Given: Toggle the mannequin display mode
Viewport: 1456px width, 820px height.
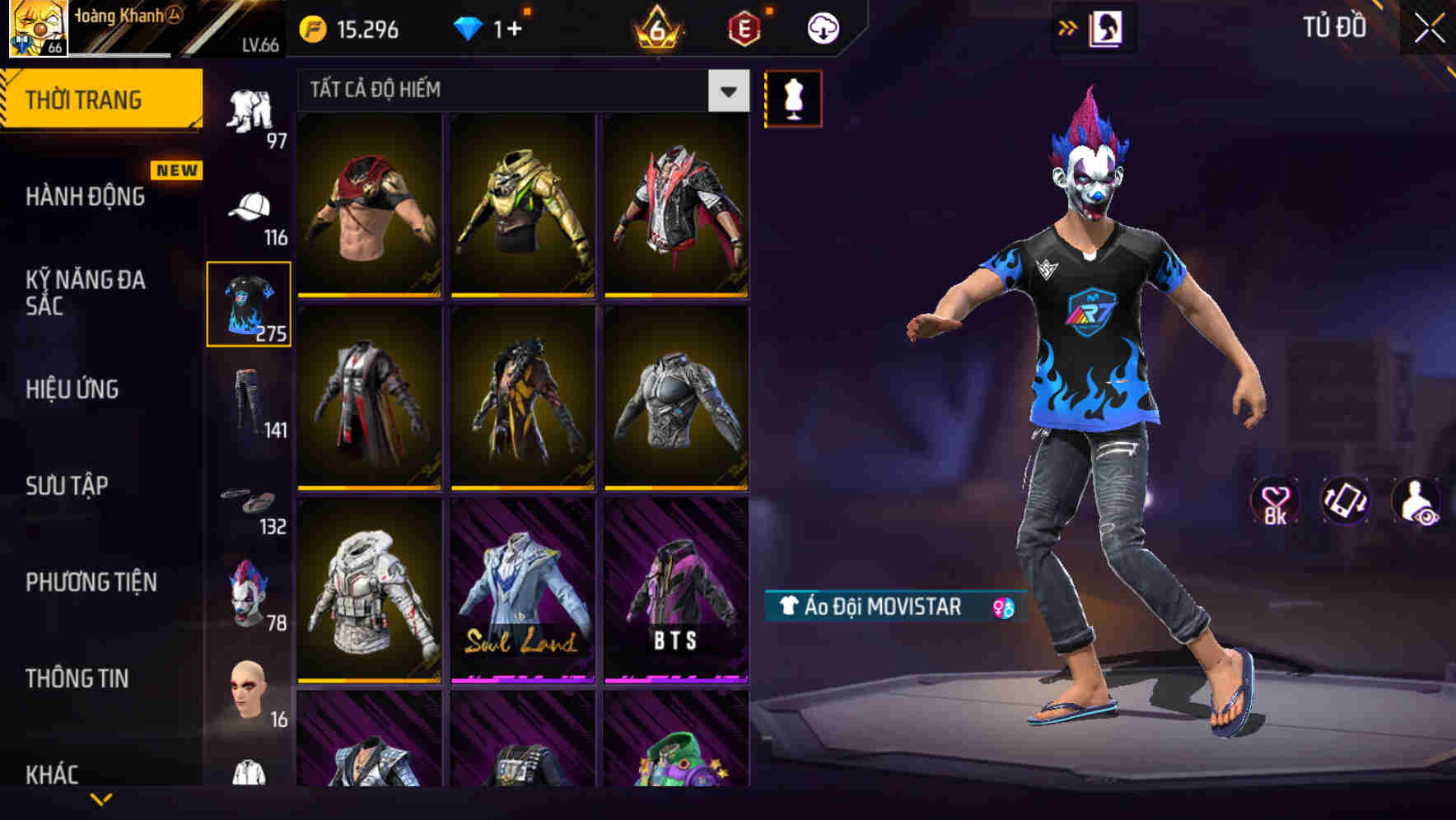Looking at the screenshot, I should point(793,97).
